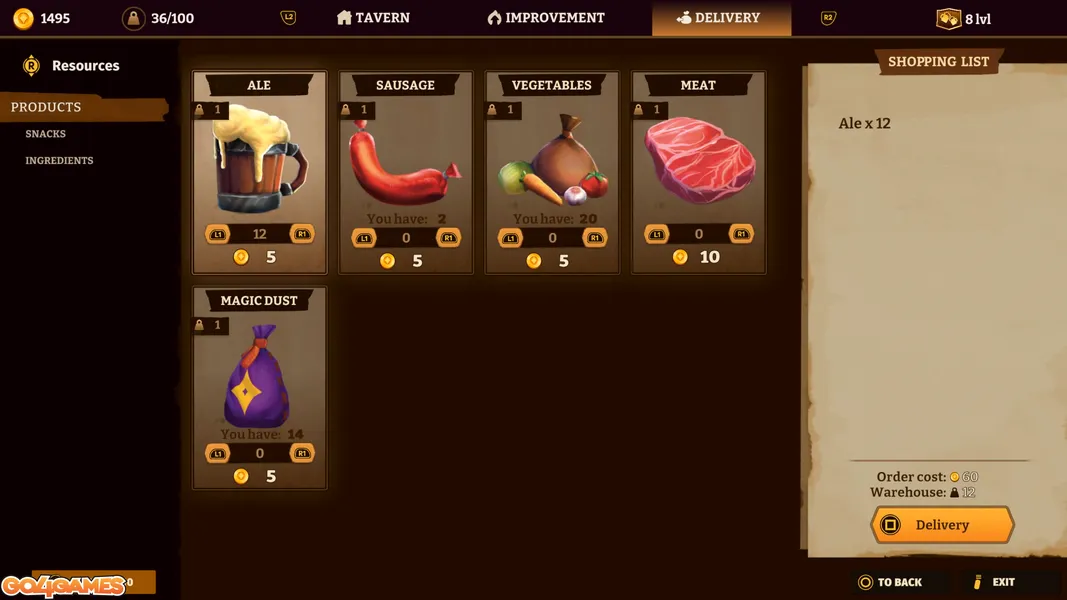Open the Snacks subcategory

(46, 134)
